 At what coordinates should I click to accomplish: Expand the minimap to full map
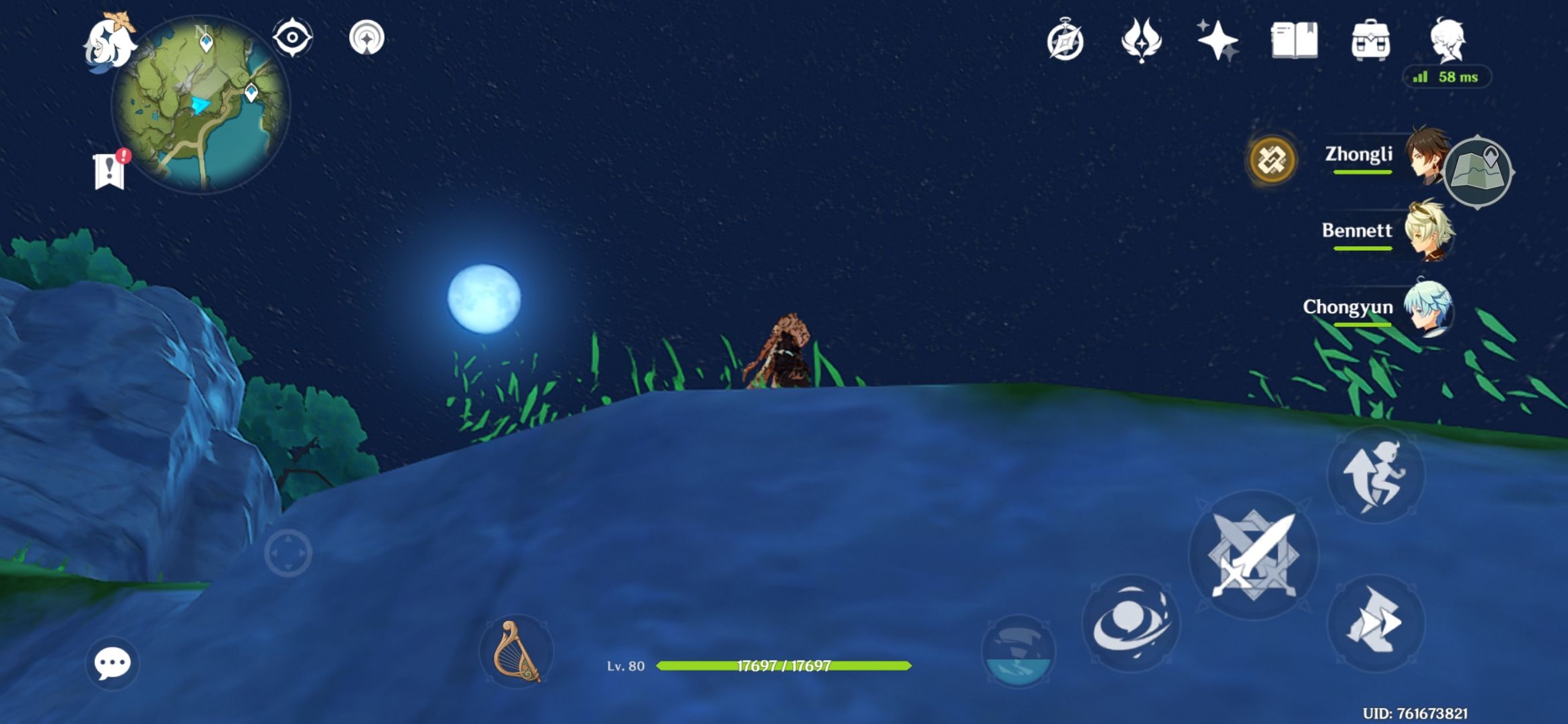pyautogui.click(x=201, y=104)
